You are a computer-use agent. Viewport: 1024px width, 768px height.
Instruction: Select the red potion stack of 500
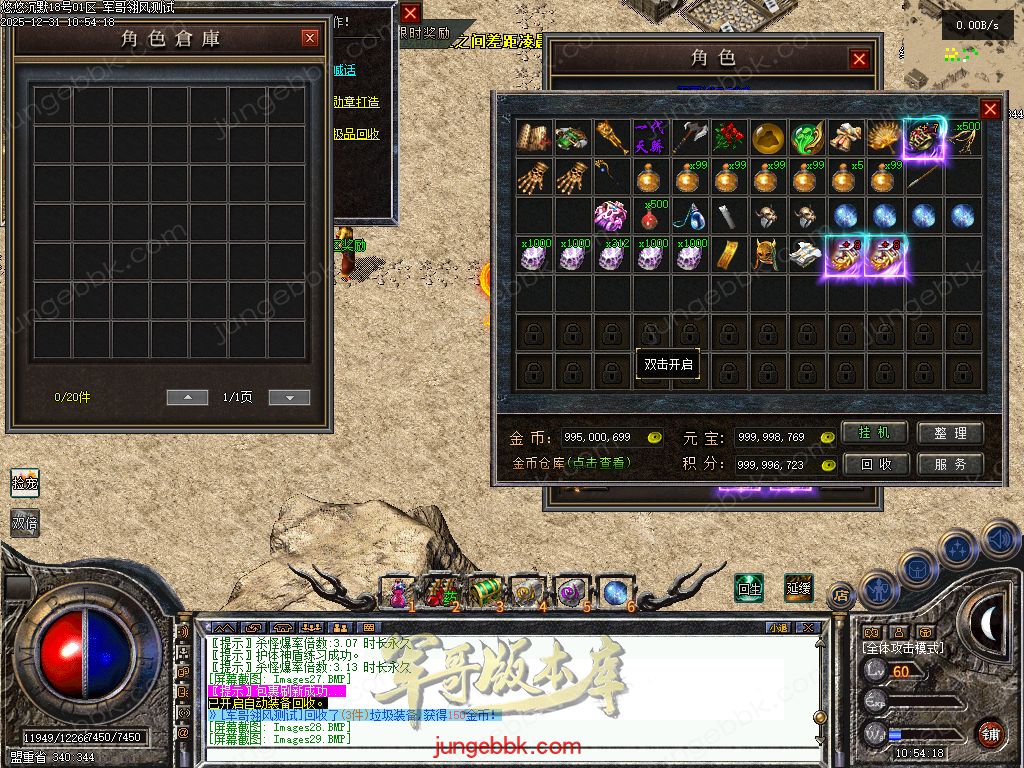(650, 216)
